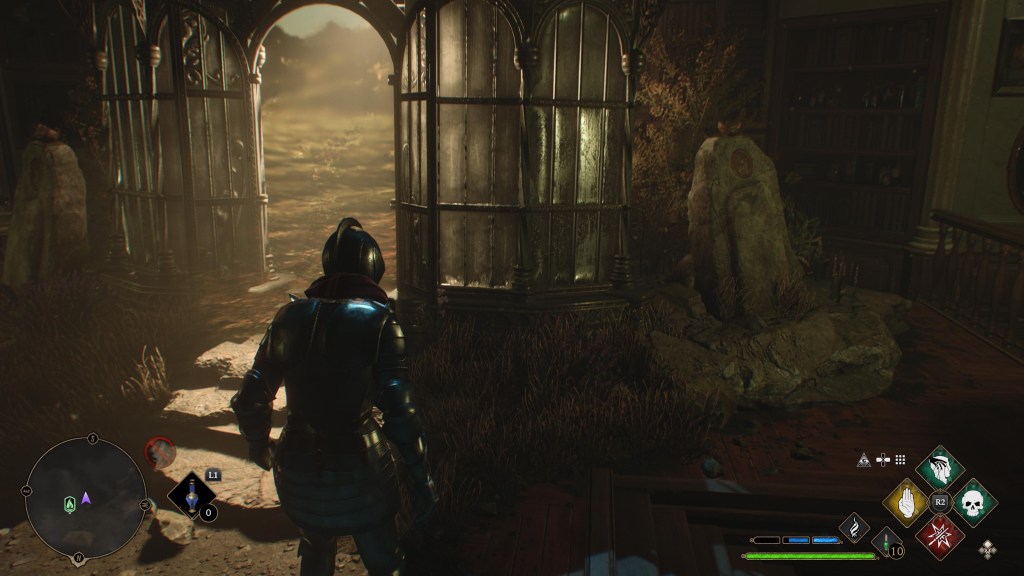1024x576 pixels.
Task: Activate the green skull curse spell
Action: tap(973, 502)
